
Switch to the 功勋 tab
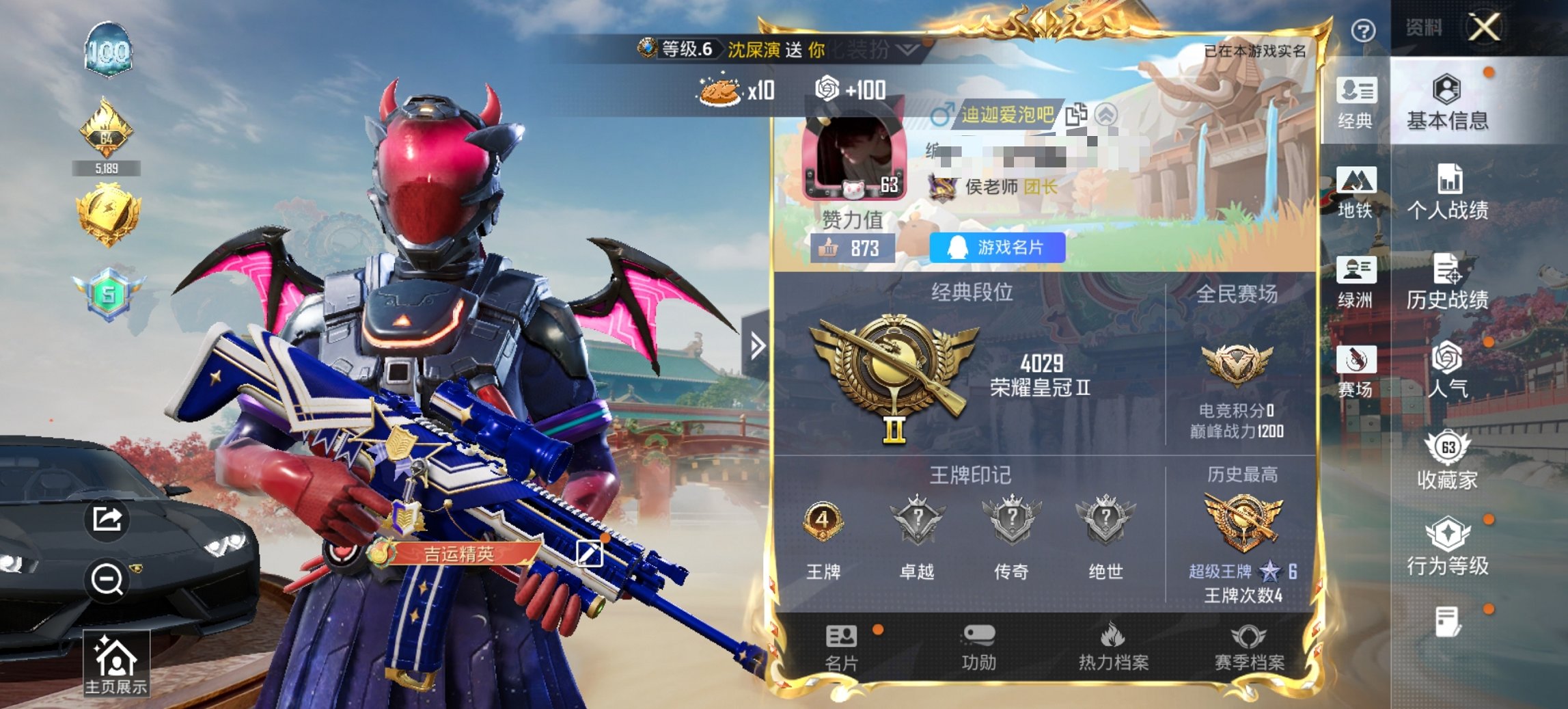coord(980,647)
